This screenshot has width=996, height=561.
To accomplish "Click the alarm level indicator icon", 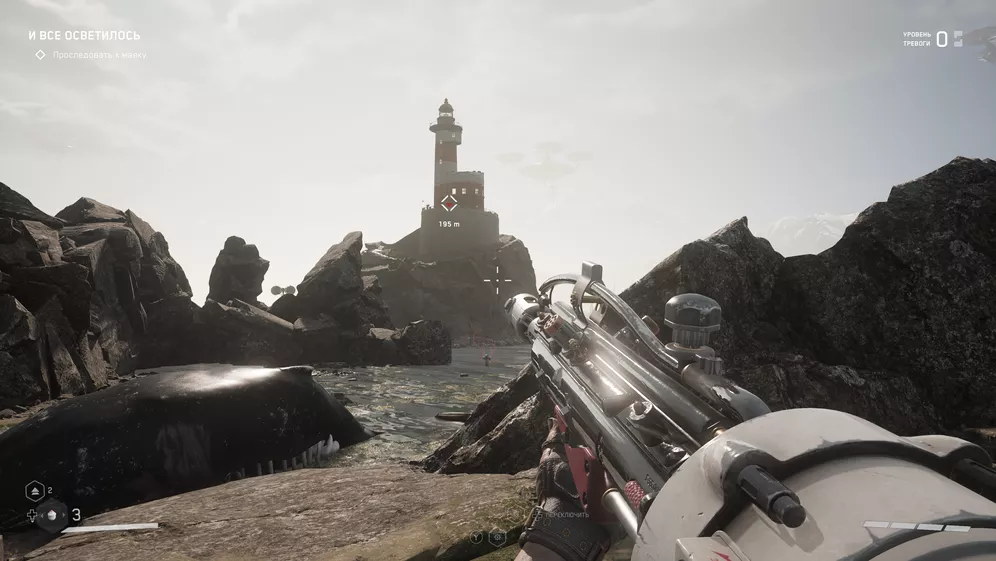I will click(x=958, y=39).
